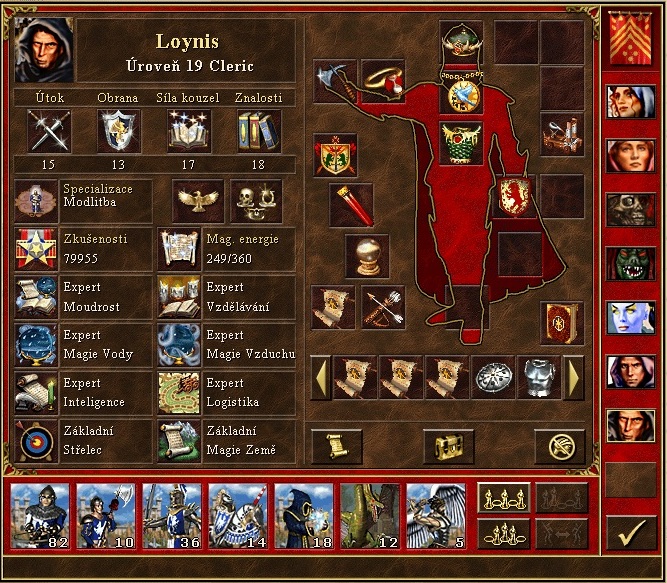667x583 pixels.
Task: Select the green dragon army stack
Action: tap(369, 516)
